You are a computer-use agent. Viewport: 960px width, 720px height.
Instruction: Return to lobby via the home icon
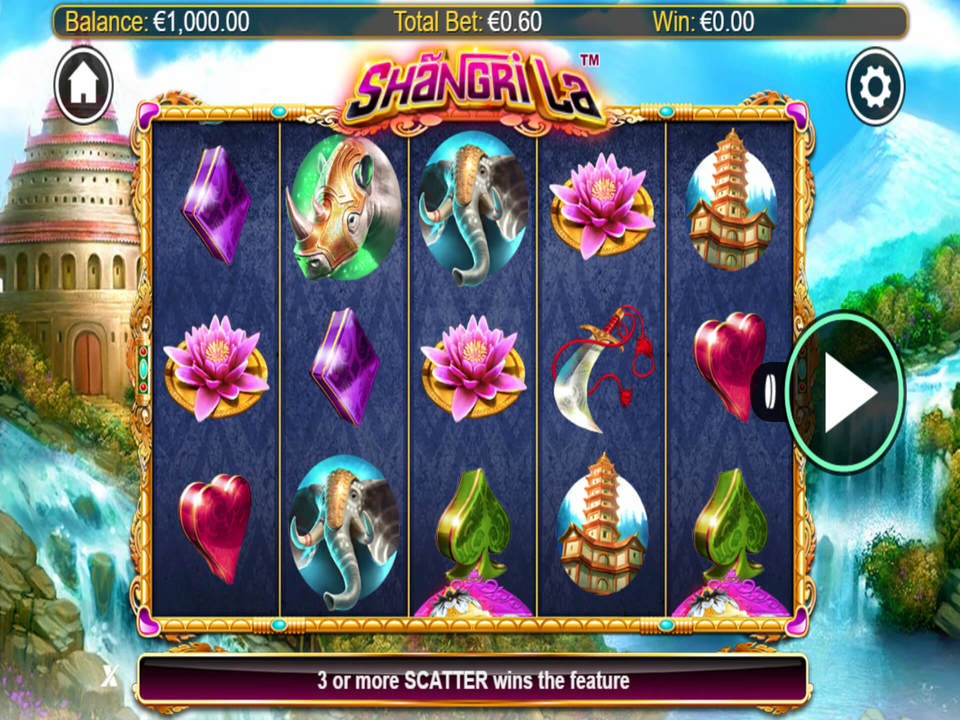coord(84,87)
